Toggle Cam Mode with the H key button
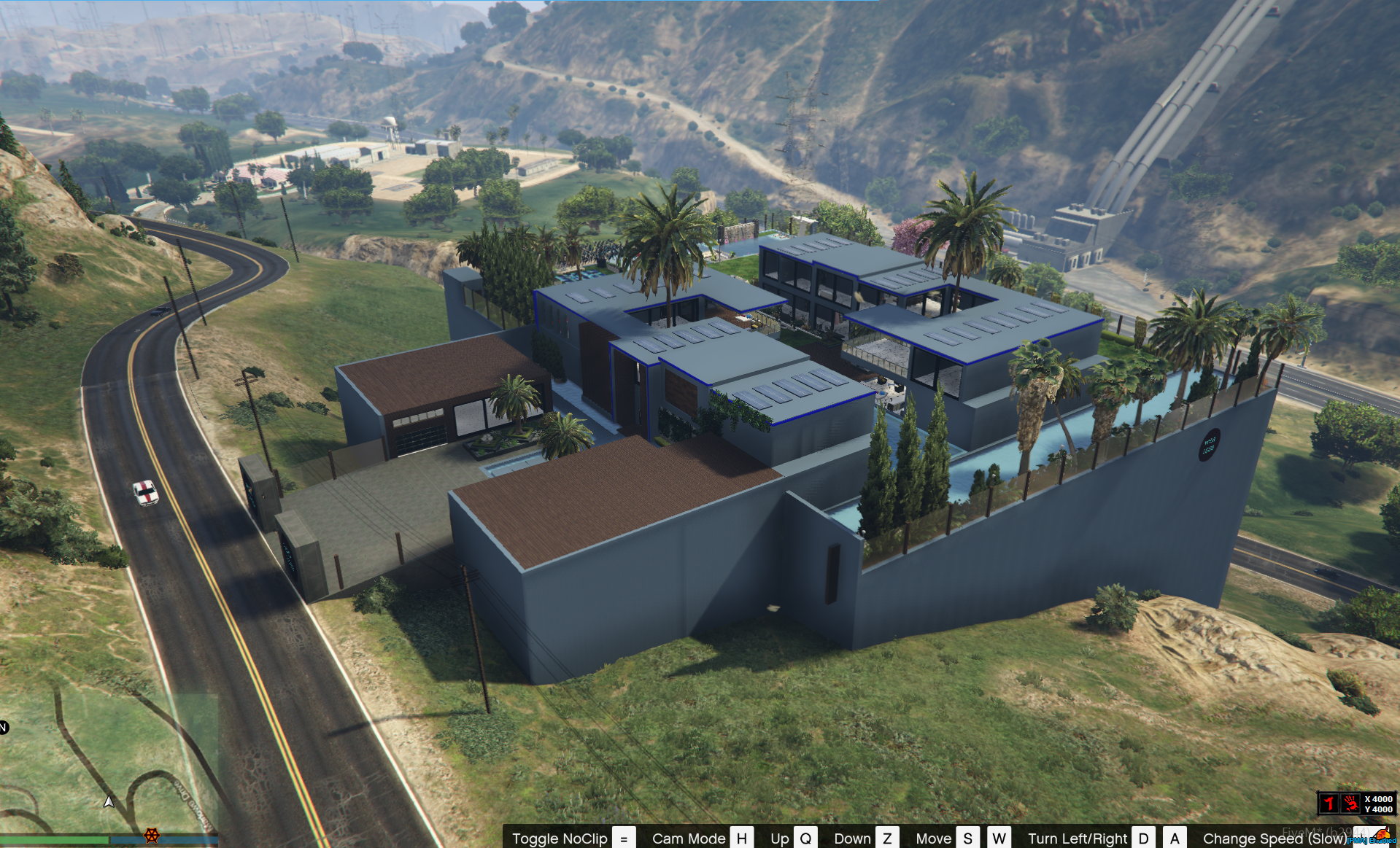The height and width of the screenshot is (848, 1400). click(x=742, y=839)
